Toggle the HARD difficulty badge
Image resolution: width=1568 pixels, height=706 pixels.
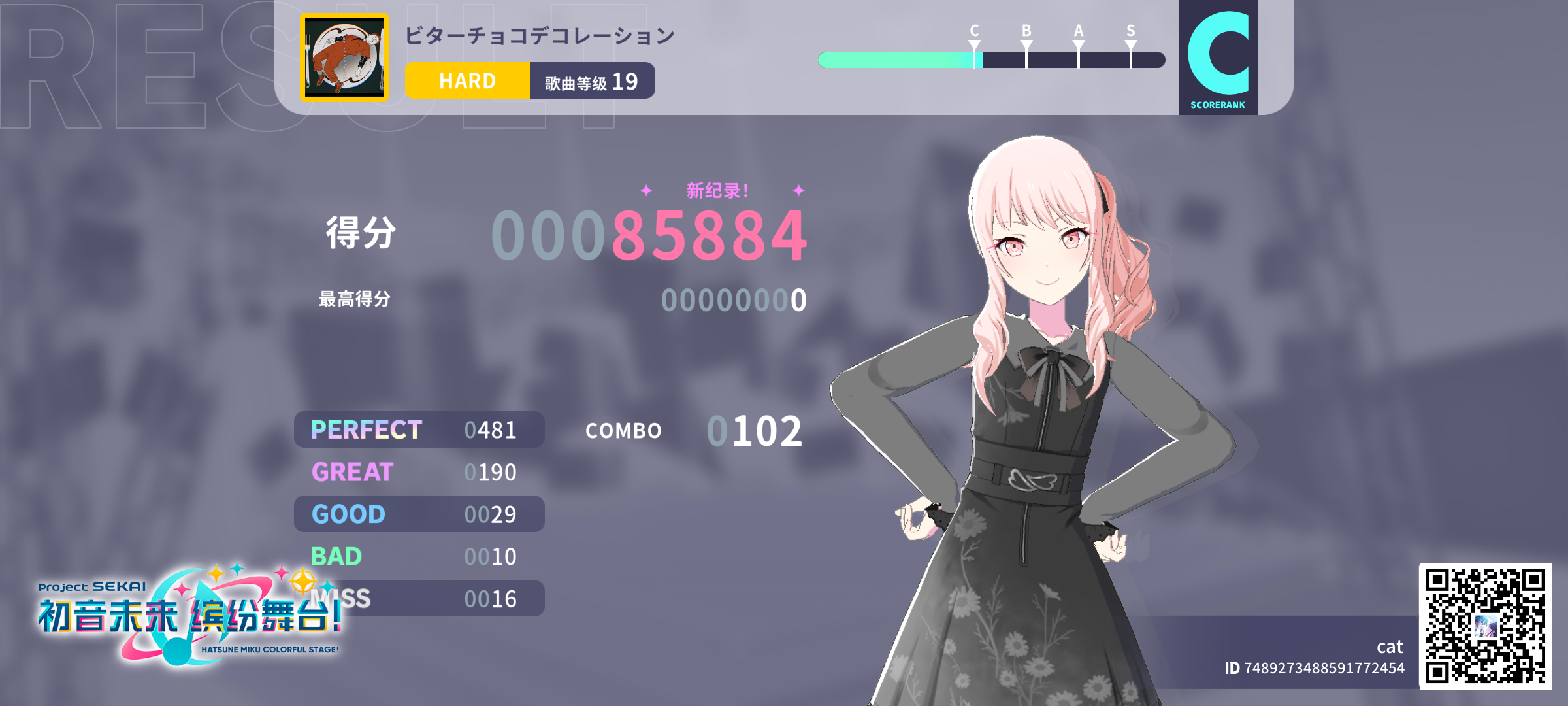coord(467,80)
